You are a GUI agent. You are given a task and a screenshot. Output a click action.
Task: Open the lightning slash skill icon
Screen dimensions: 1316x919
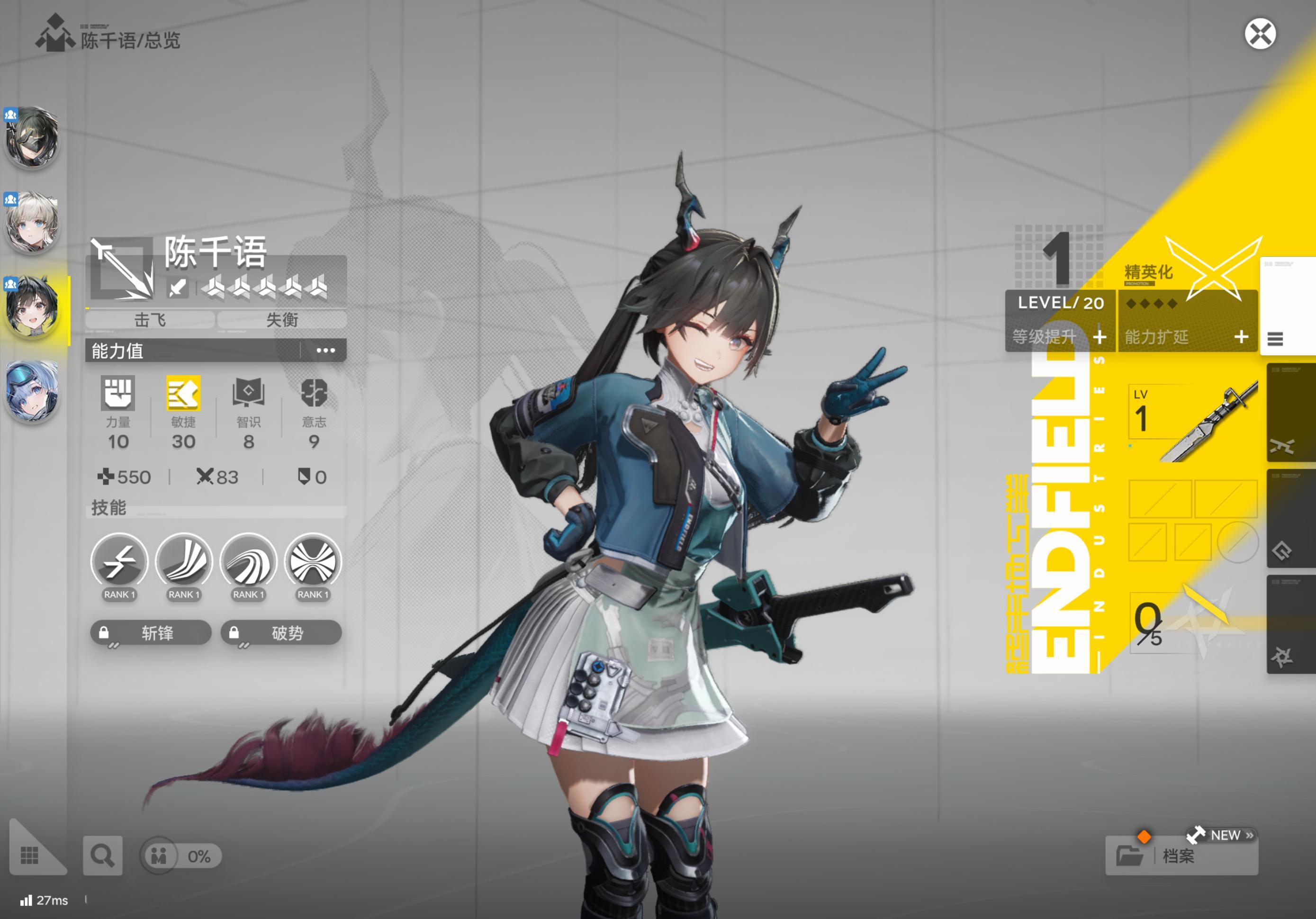pyautogui.click(x=119, y=562)
